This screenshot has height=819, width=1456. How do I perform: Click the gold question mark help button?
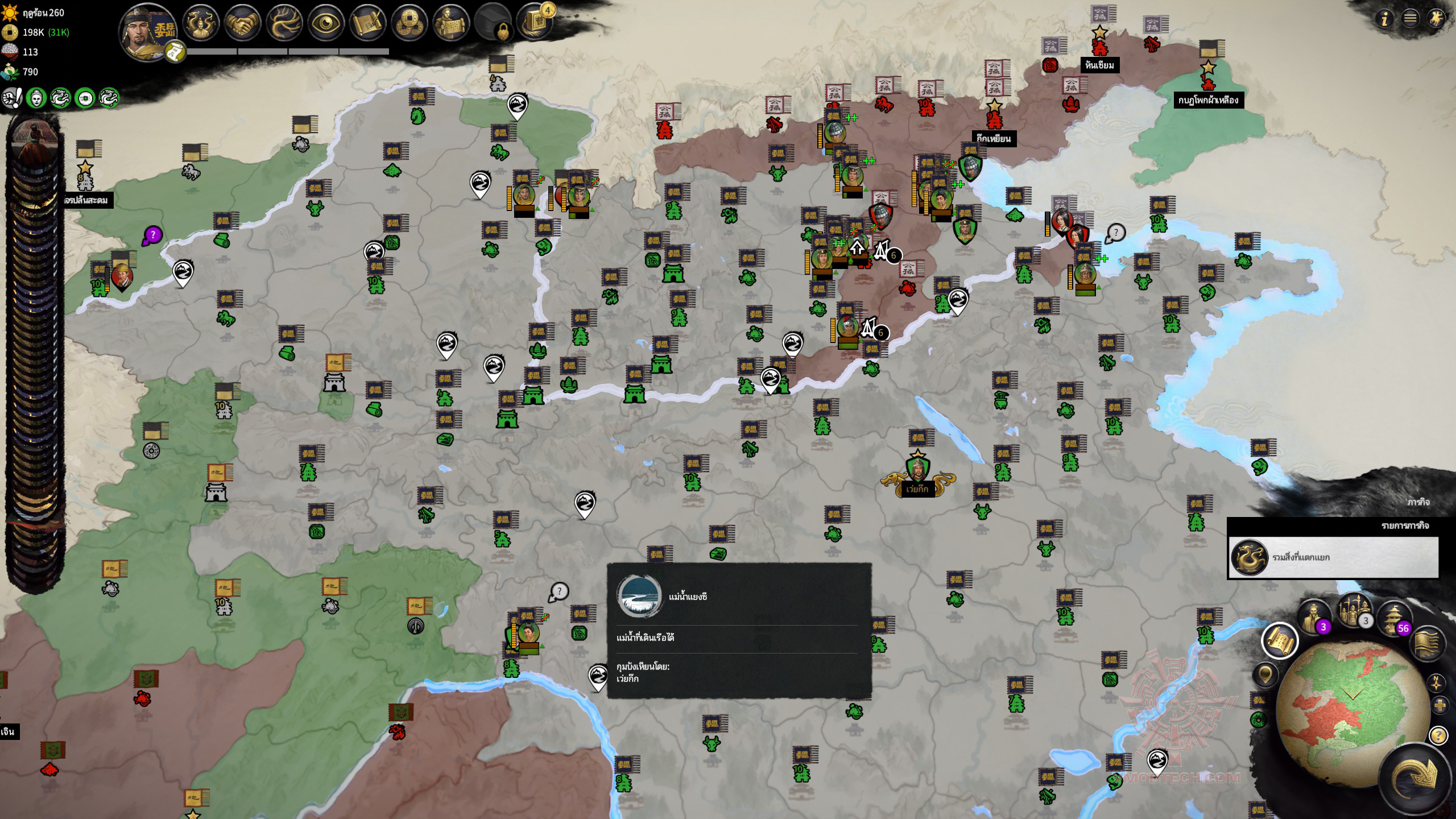[x=1438, y=736]
